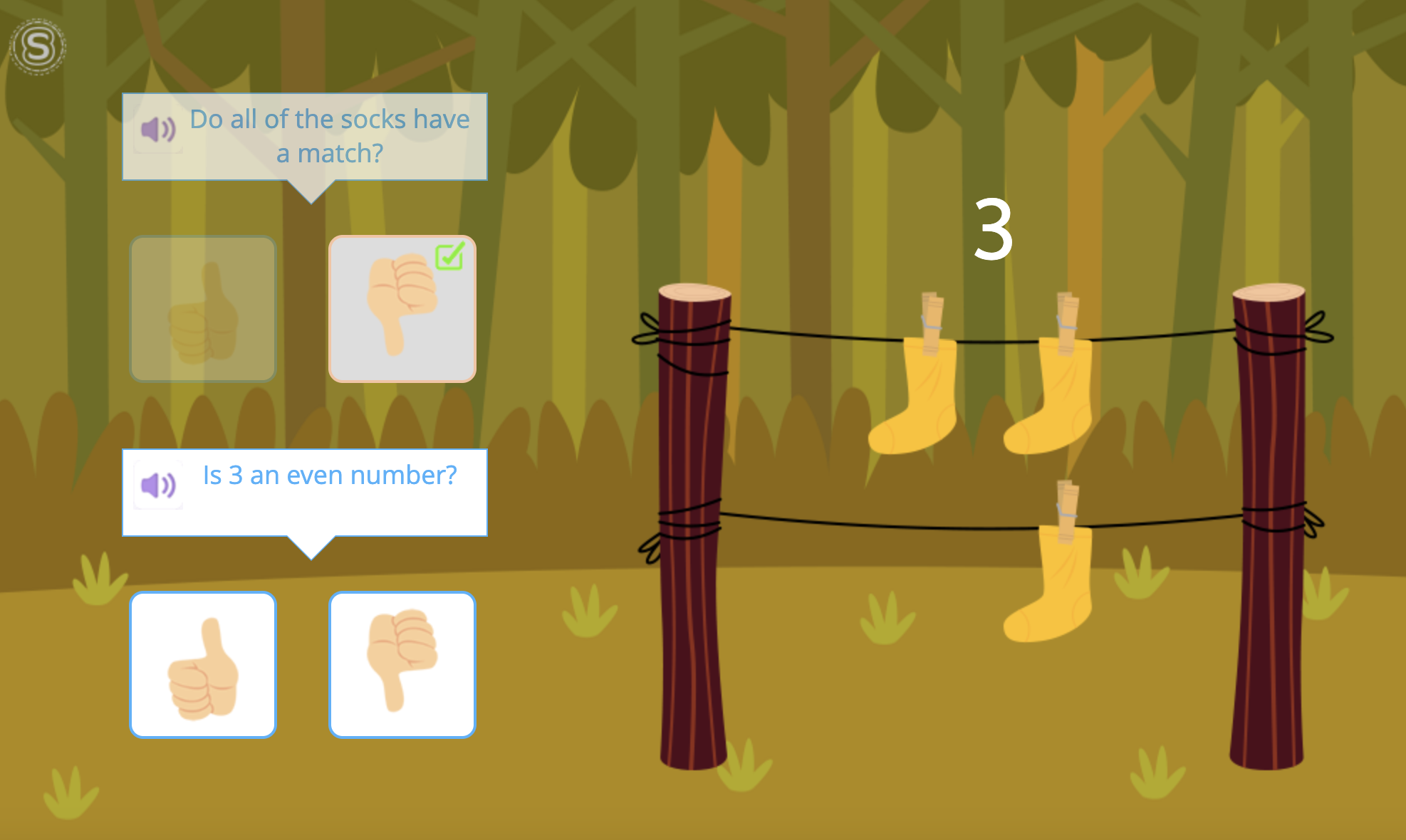The image size is (1406, 840).
Task: Select thumbs up for the even number question
Action: tap(203, 663)
